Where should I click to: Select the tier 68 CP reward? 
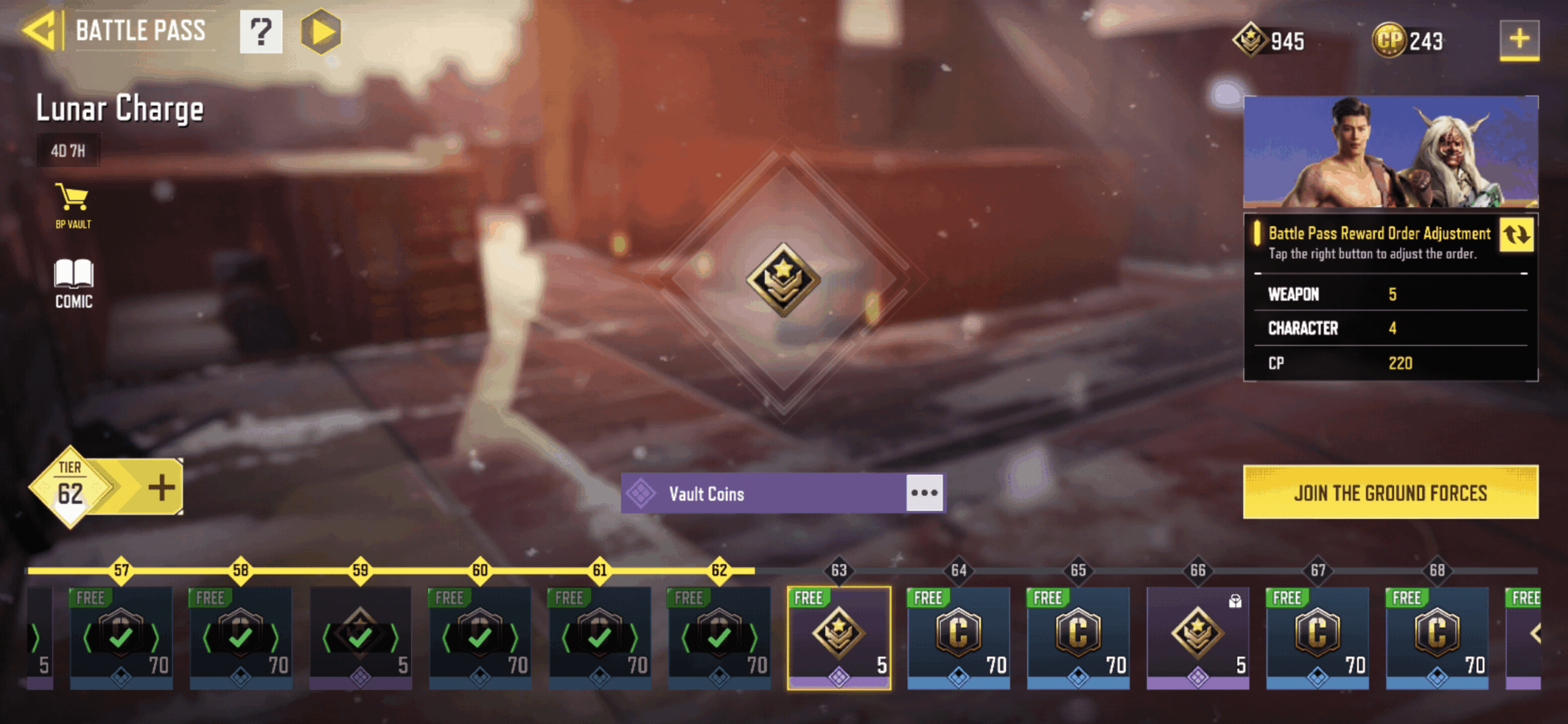[1437, 637]
